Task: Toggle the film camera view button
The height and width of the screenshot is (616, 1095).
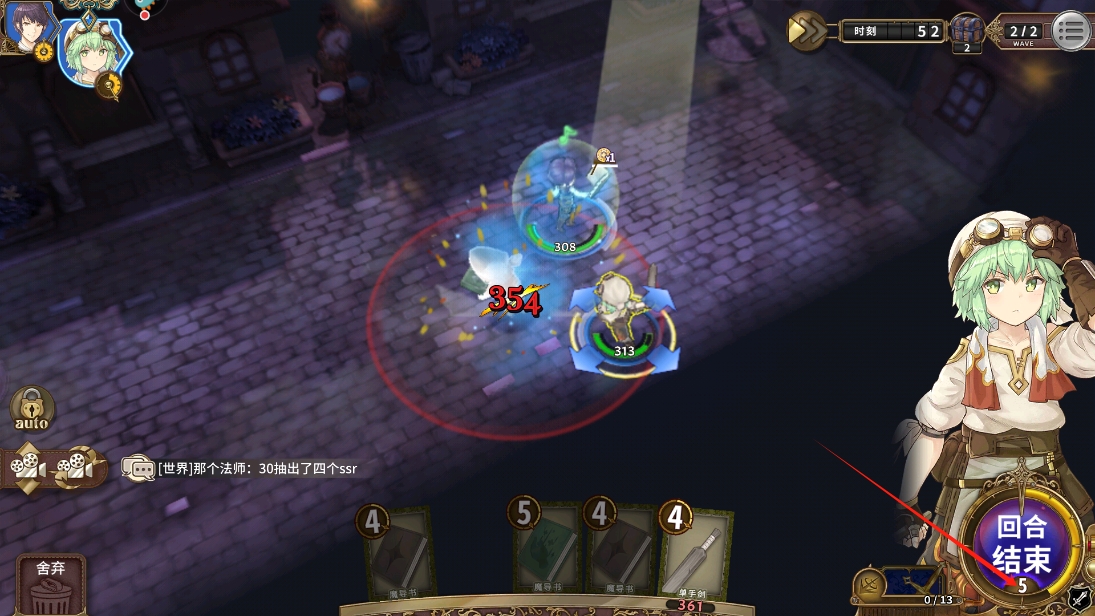Action: coord(53,467)
